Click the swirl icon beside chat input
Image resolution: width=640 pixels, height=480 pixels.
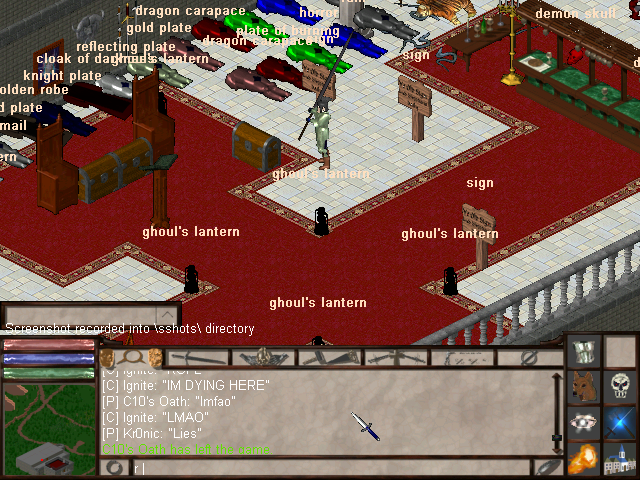(115, 467)
